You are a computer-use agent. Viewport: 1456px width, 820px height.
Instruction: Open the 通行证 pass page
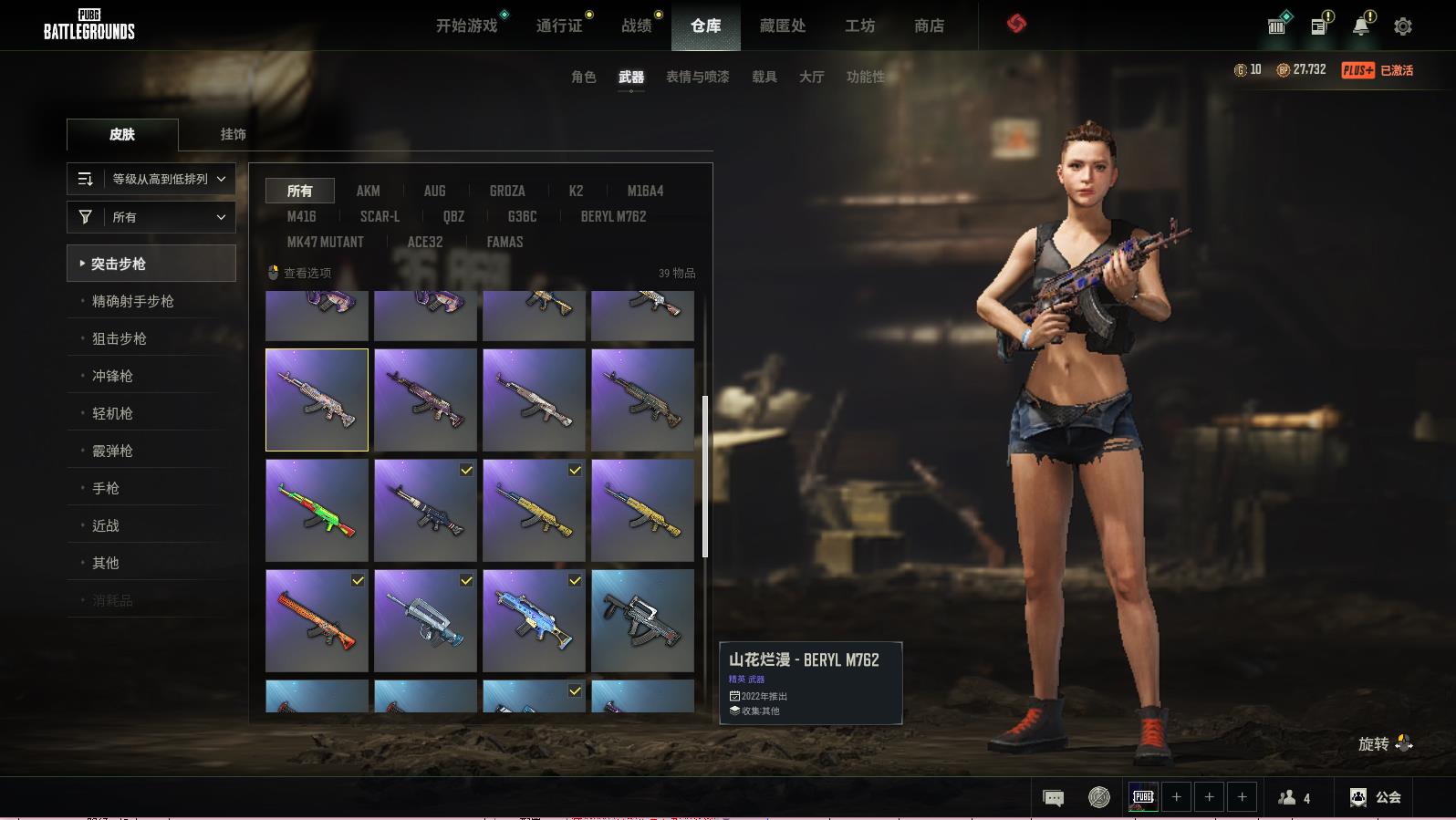click(559, 26)
